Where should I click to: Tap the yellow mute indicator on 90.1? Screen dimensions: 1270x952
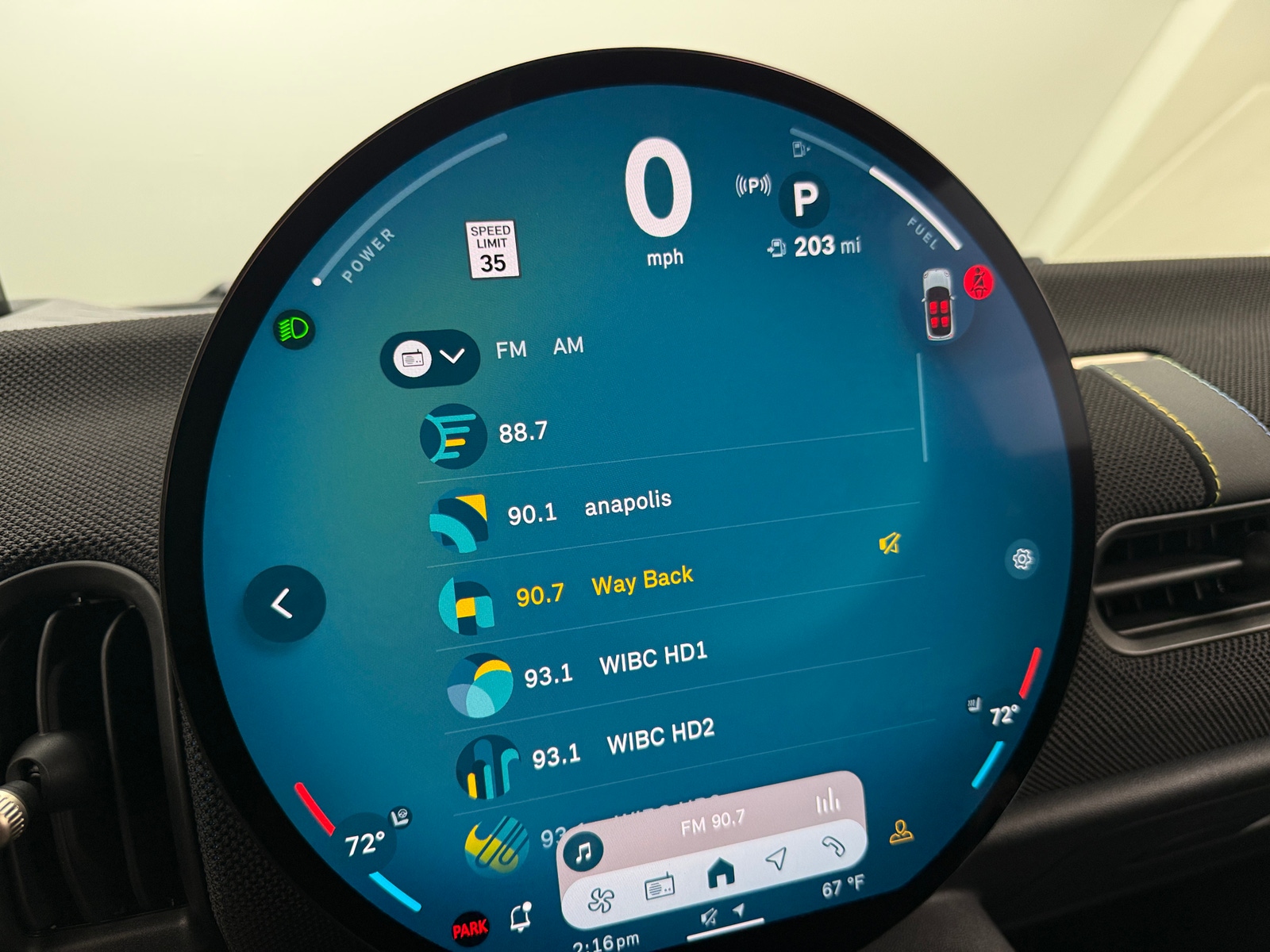point(891,543)
